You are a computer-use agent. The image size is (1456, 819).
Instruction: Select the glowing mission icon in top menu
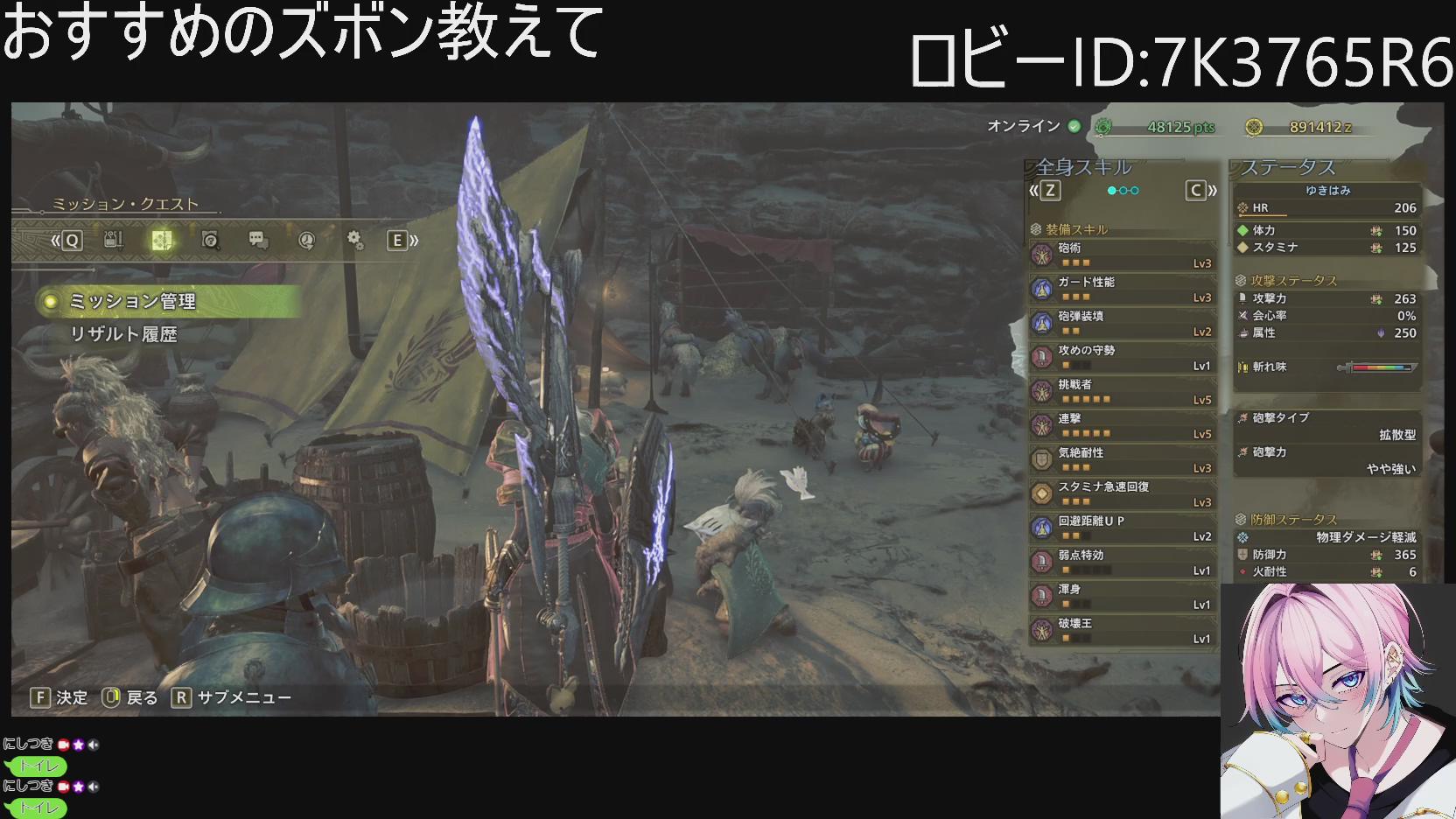[162, 241]
